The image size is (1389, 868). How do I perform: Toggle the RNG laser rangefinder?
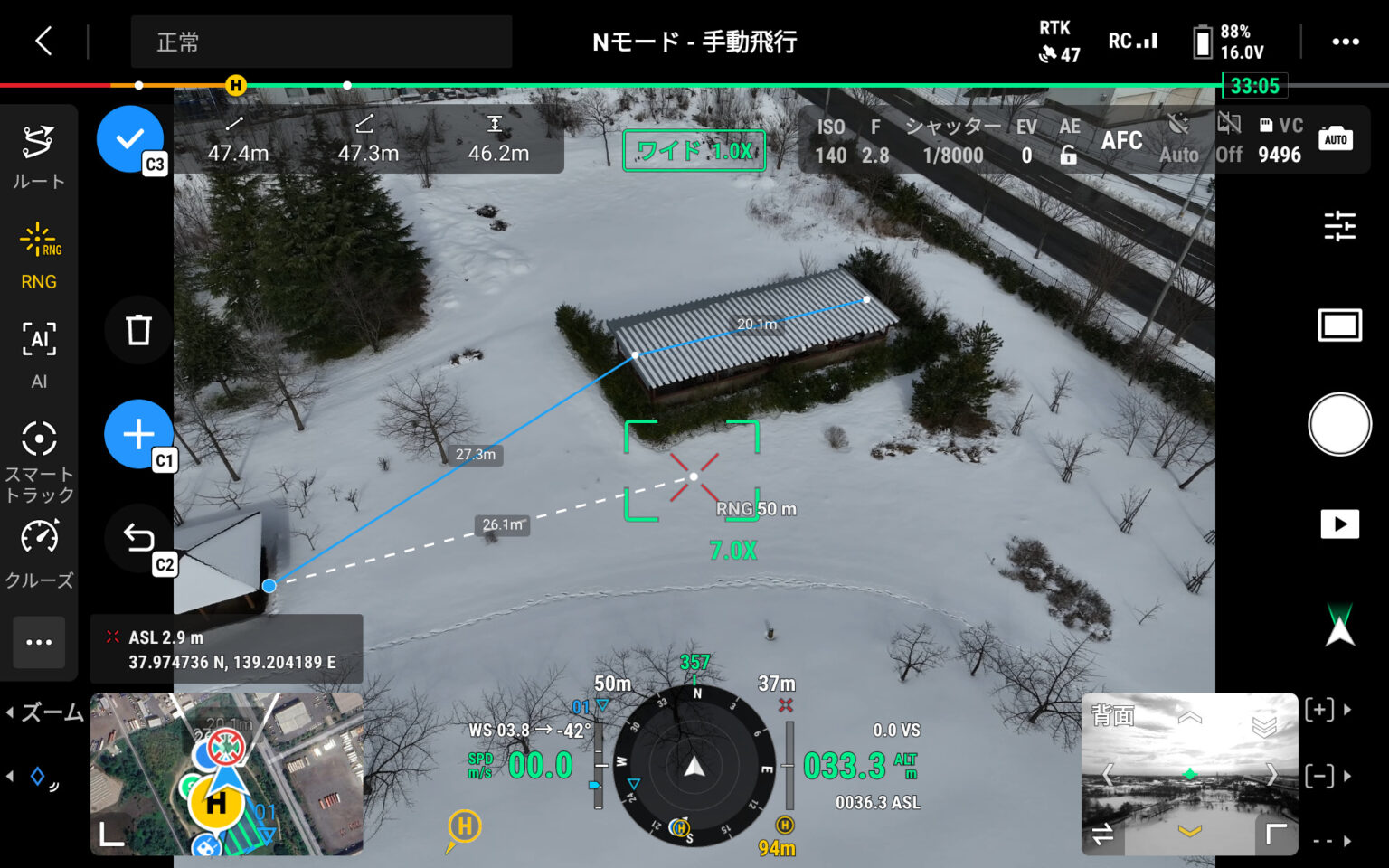pos(38,257)
